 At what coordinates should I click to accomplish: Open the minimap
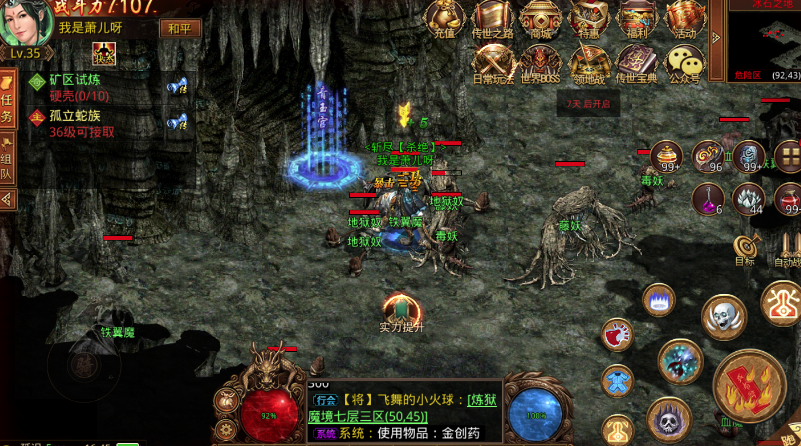point(764,40)
